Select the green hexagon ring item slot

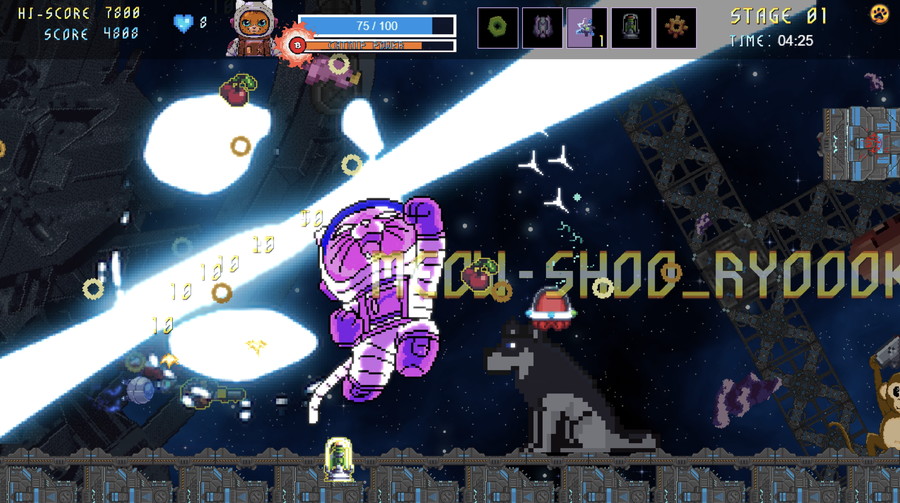point(497,27)
